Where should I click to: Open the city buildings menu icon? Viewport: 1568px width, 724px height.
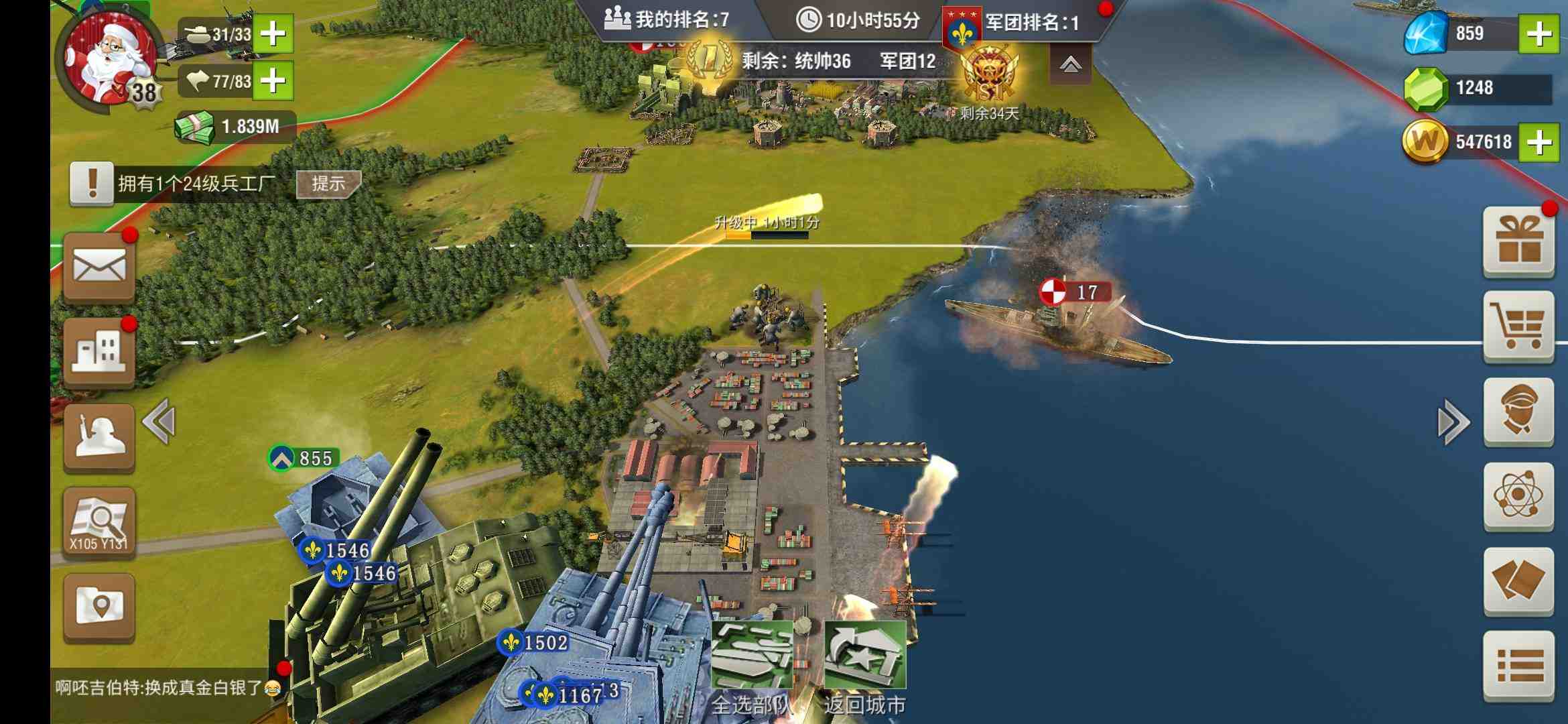click(x=99, y=352)
